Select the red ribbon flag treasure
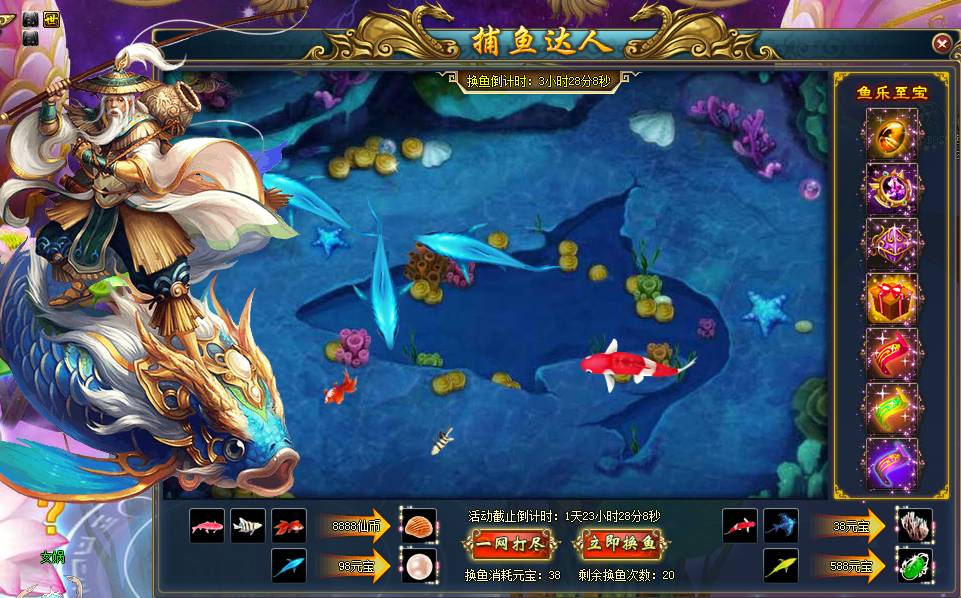The height and width of the screenshot is (598, 961). [x=891, y=354]
